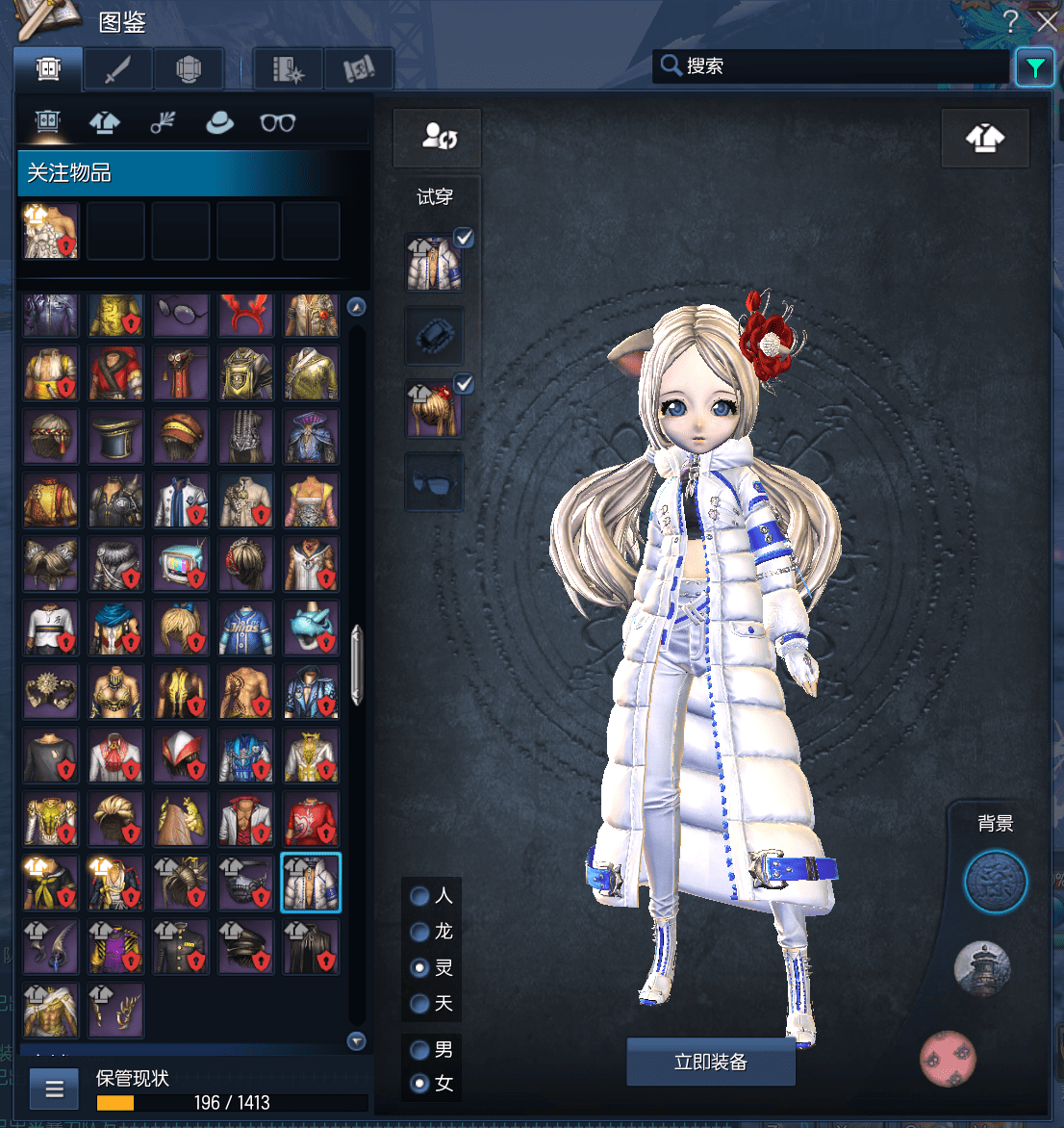
Task: Select the retro television headgear item
Action: point(181,564)
